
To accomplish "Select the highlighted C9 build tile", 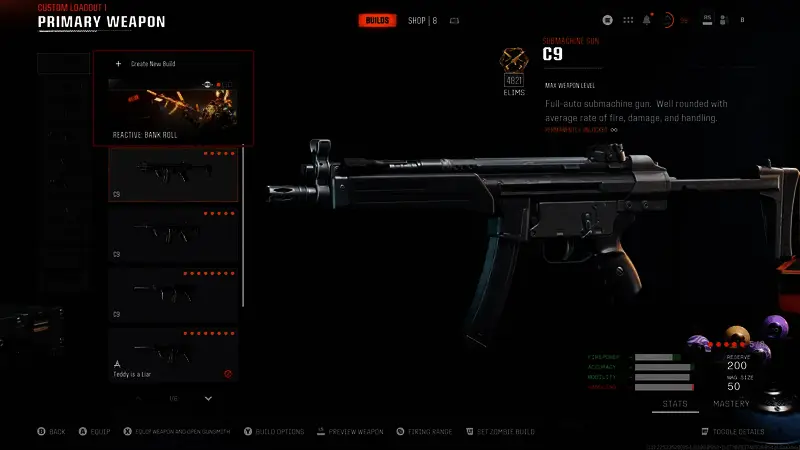I will (173, 174).
